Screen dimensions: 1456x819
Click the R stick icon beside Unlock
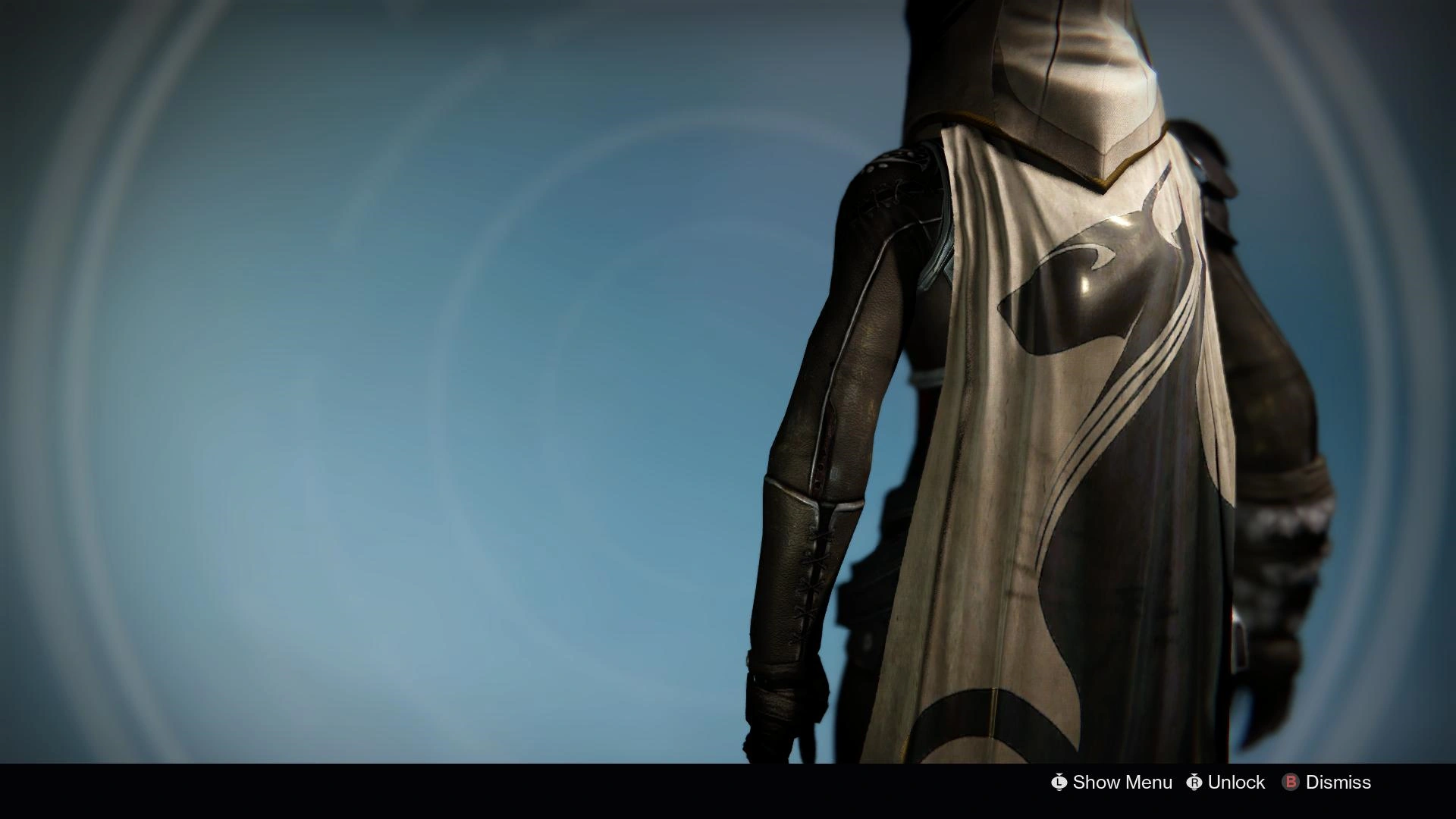[1193, 783]
